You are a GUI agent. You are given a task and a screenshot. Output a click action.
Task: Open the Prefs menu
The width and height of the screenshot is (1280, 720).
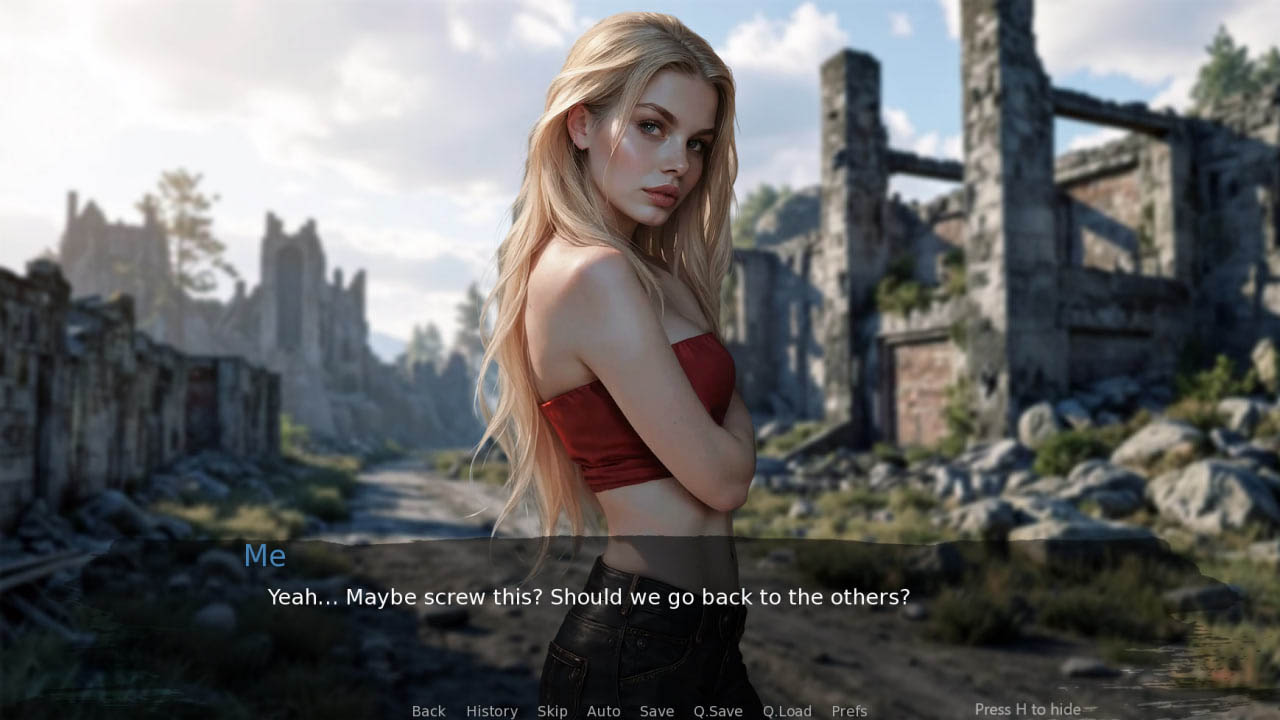[849, 711]
